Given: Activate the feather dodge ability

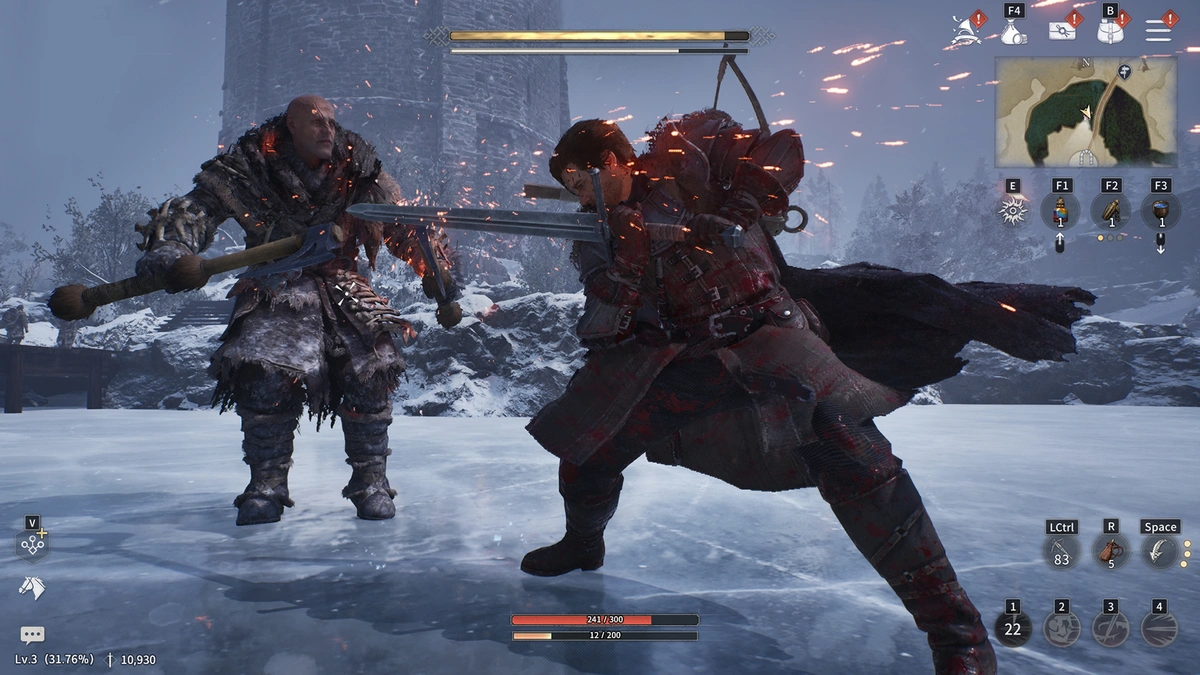Looking at the screenshot, I should coord(1159,552).
